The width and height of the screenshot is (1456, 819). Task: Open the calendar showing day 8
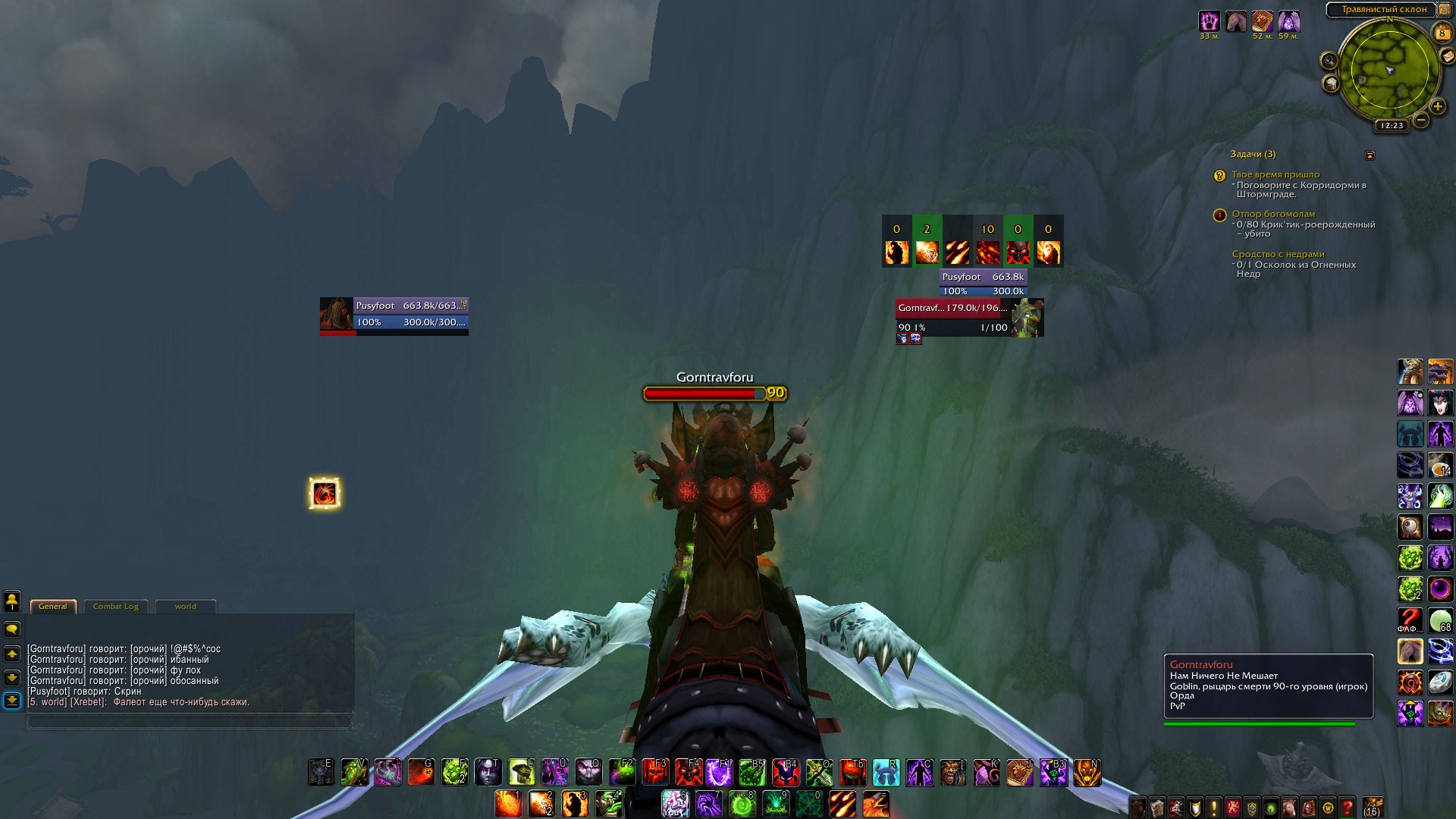tap(1442, 33)
